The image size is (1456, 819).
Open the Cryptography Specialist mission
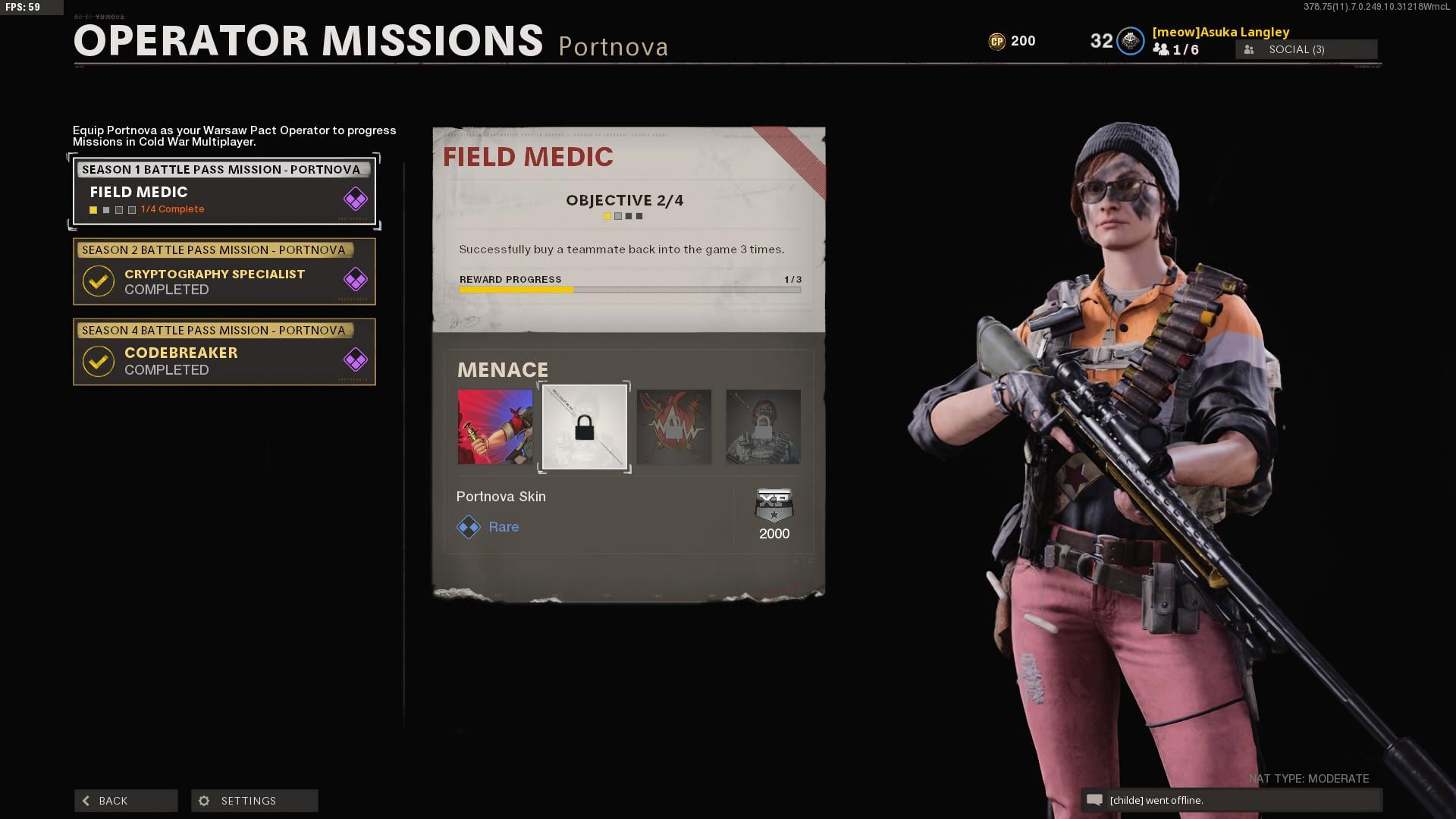224,272
